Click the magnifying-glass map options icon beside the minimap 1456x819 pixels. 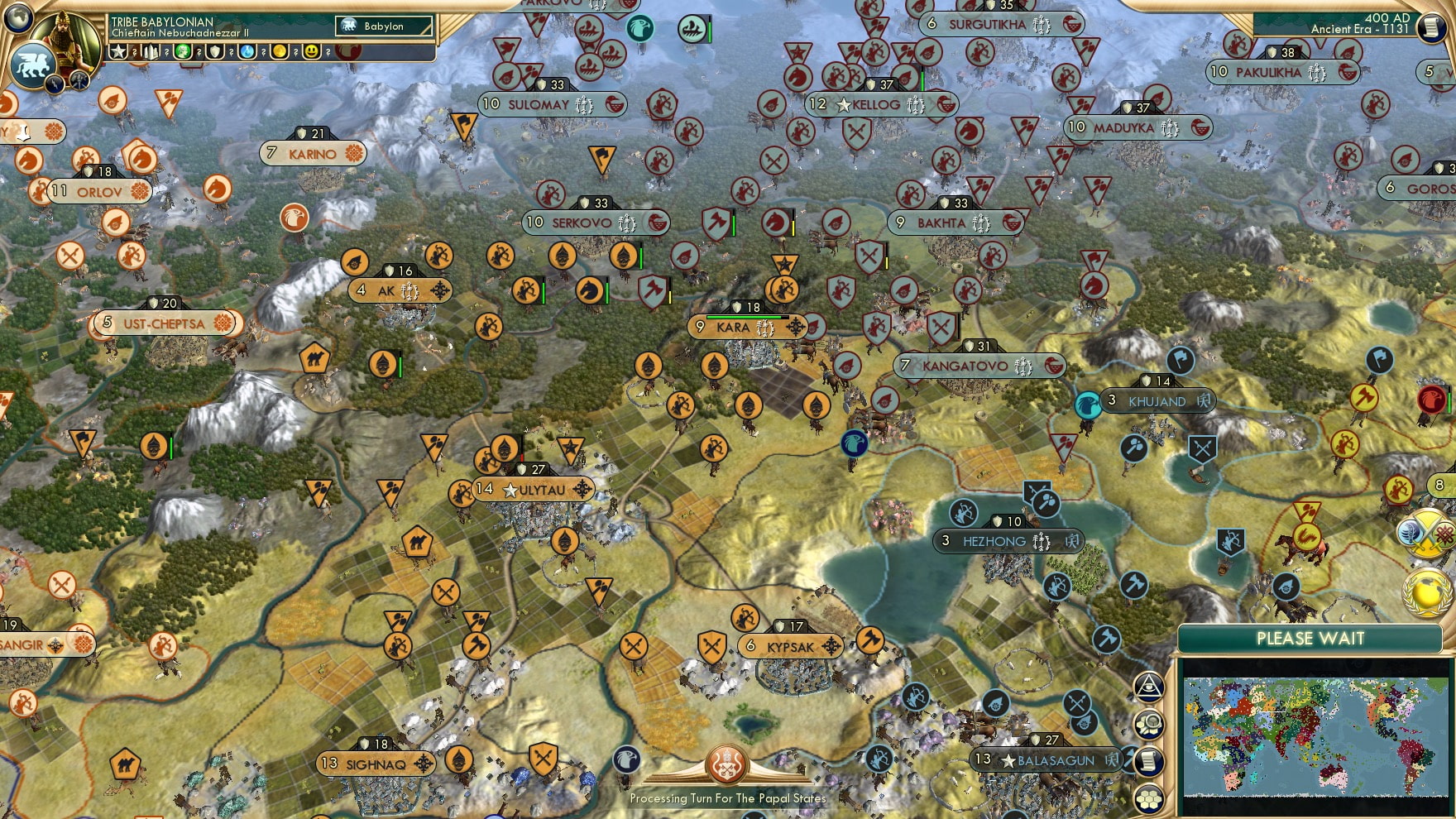pyautogui.click(x=1148, y=725)
